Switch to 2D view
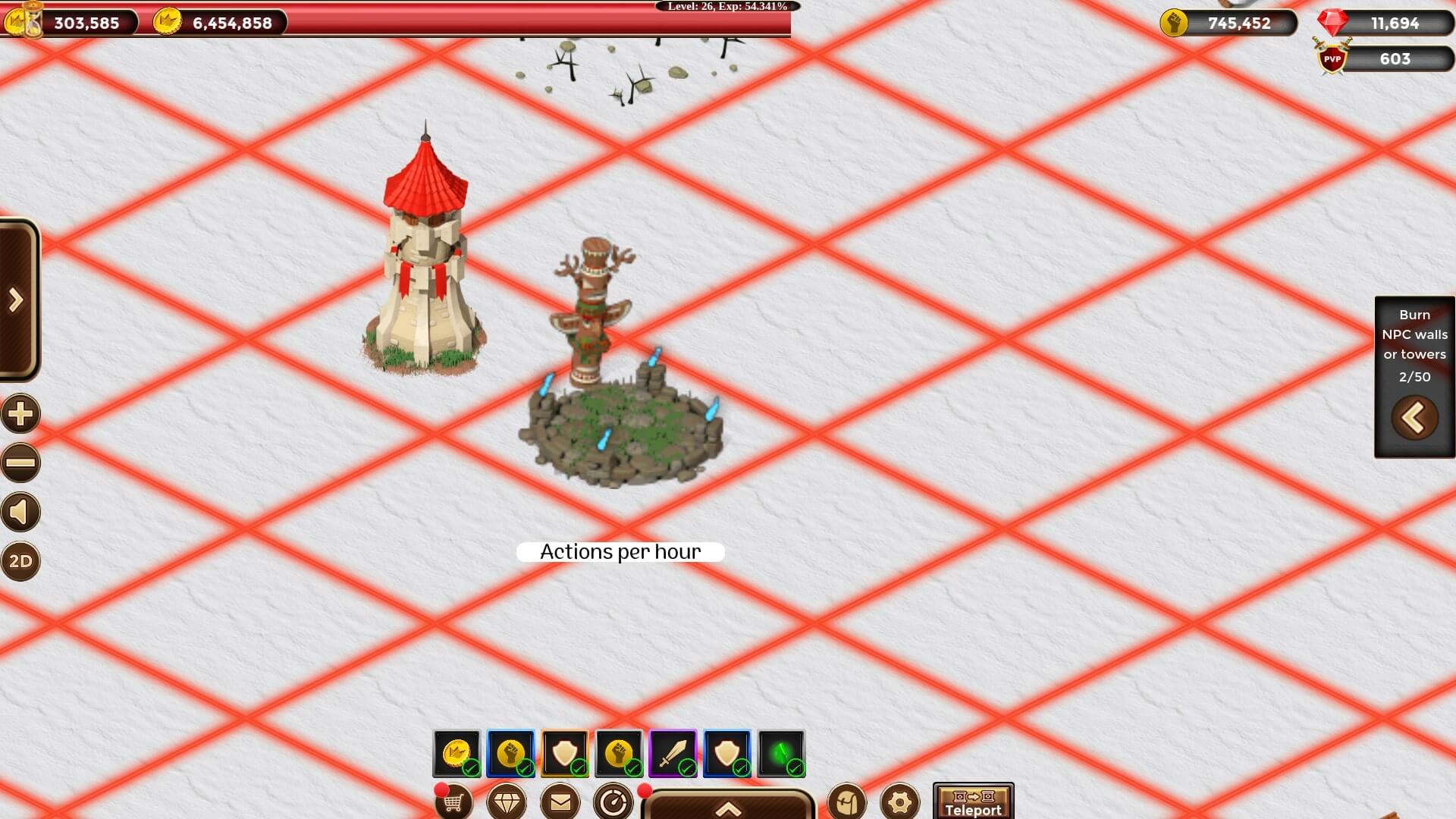 (x=20, y=561)
